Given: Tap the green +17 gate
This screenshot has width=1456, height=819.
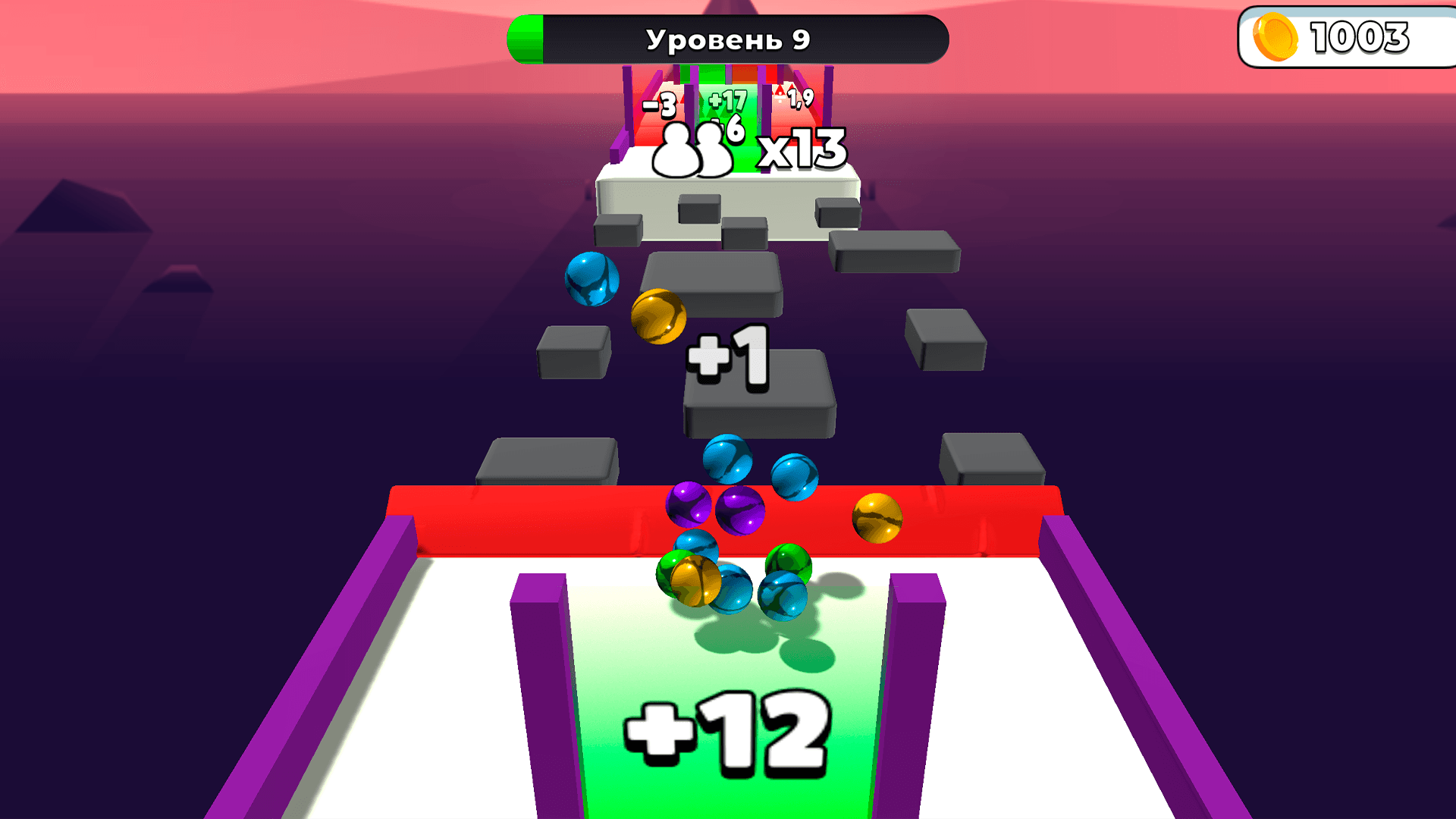Looking at the screenshot, I should pyautogui.click(x=726, y=100).
